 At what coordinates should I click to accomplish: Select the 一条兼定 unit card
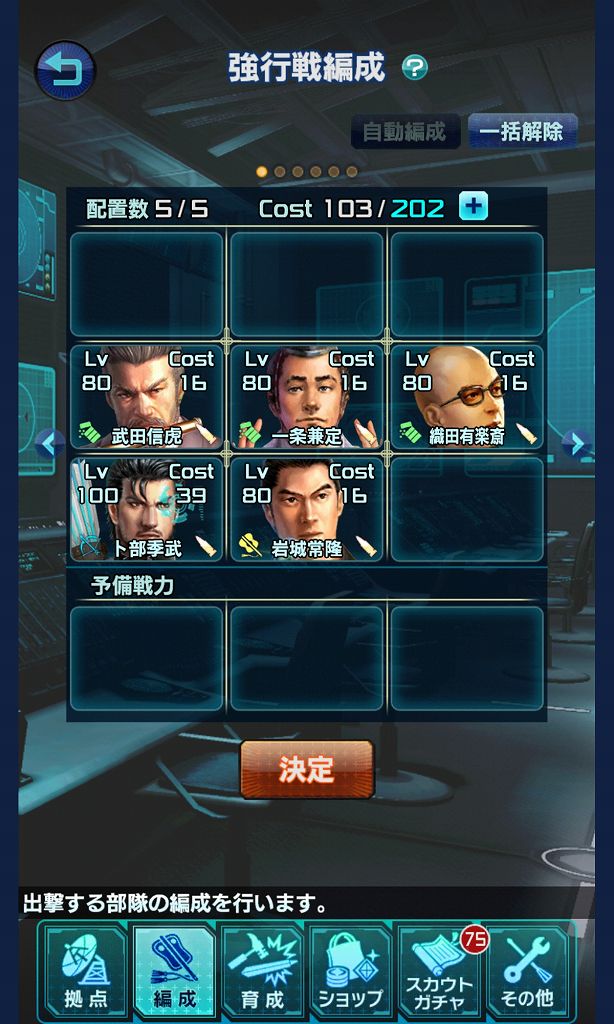[307, 396]
